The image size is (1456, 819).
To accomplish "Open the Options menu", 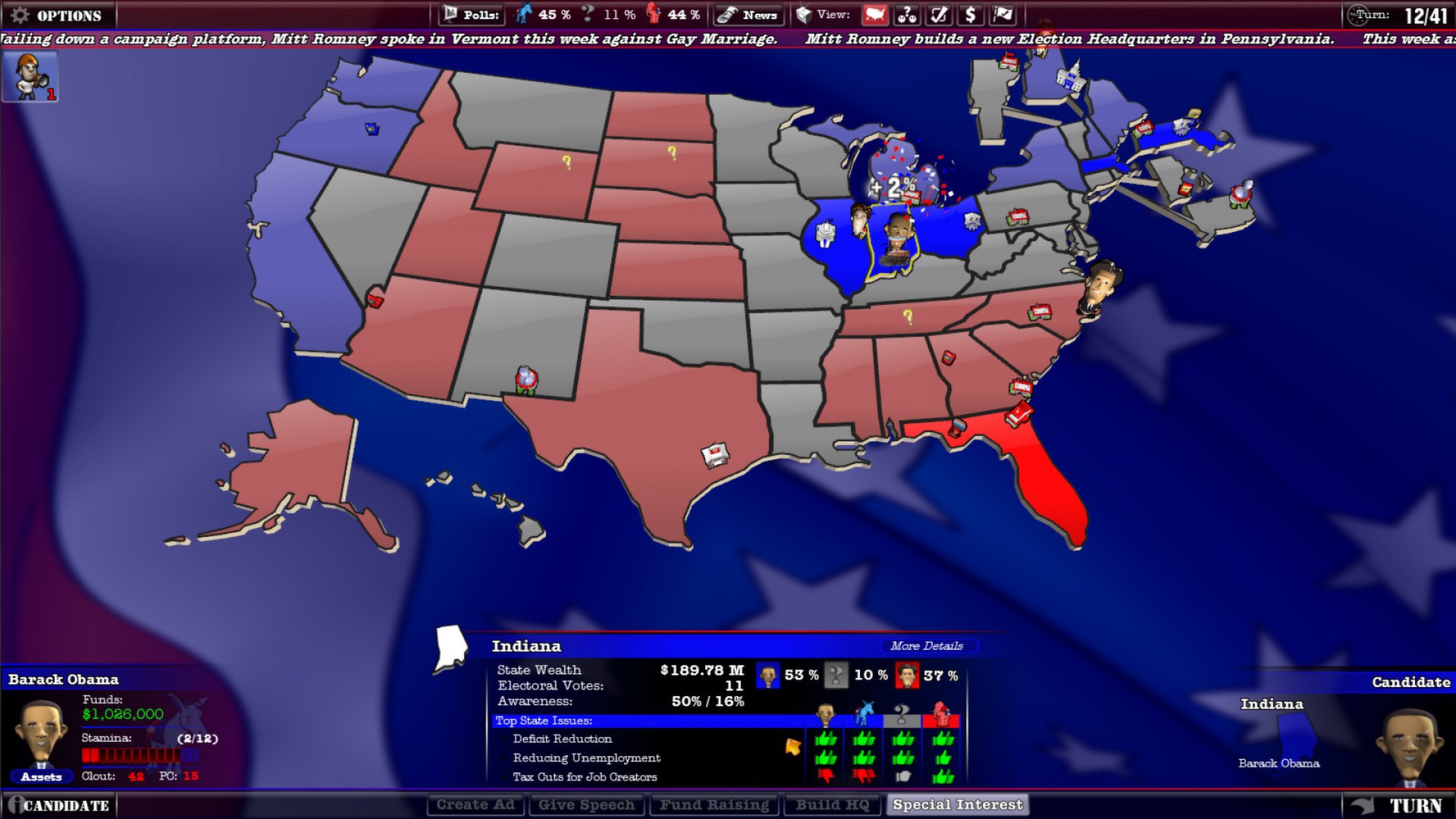I will tap(57, 14).
